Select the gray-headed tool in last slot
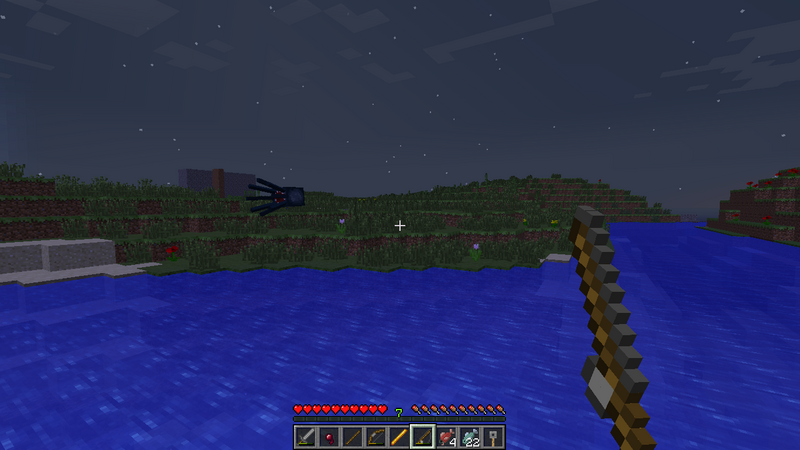Image resolution: width=800 pixels, height=450 pixels. pos(492,437)
